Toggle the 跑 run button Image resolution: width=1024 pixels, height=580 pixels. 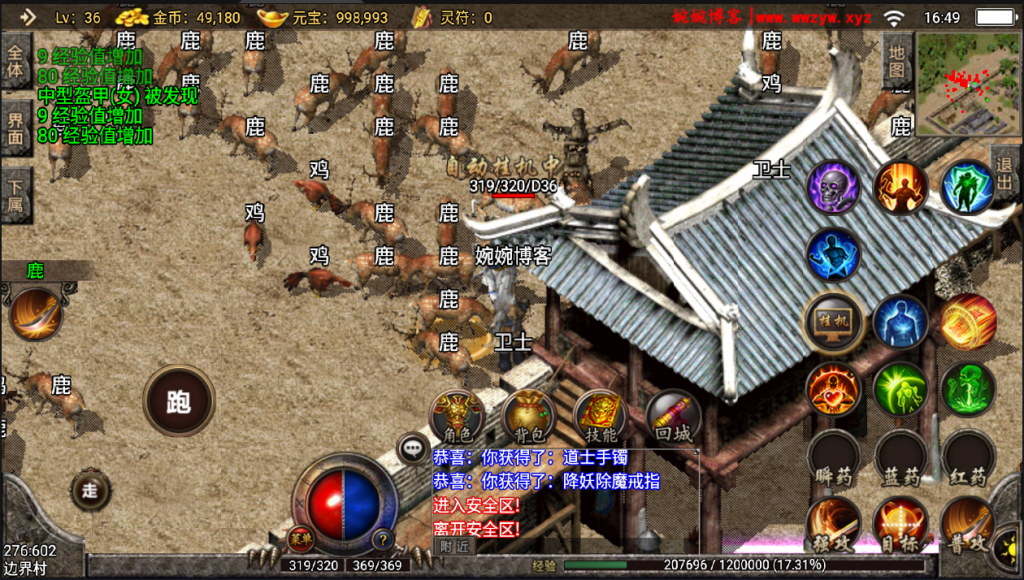(x=179, y=401)
